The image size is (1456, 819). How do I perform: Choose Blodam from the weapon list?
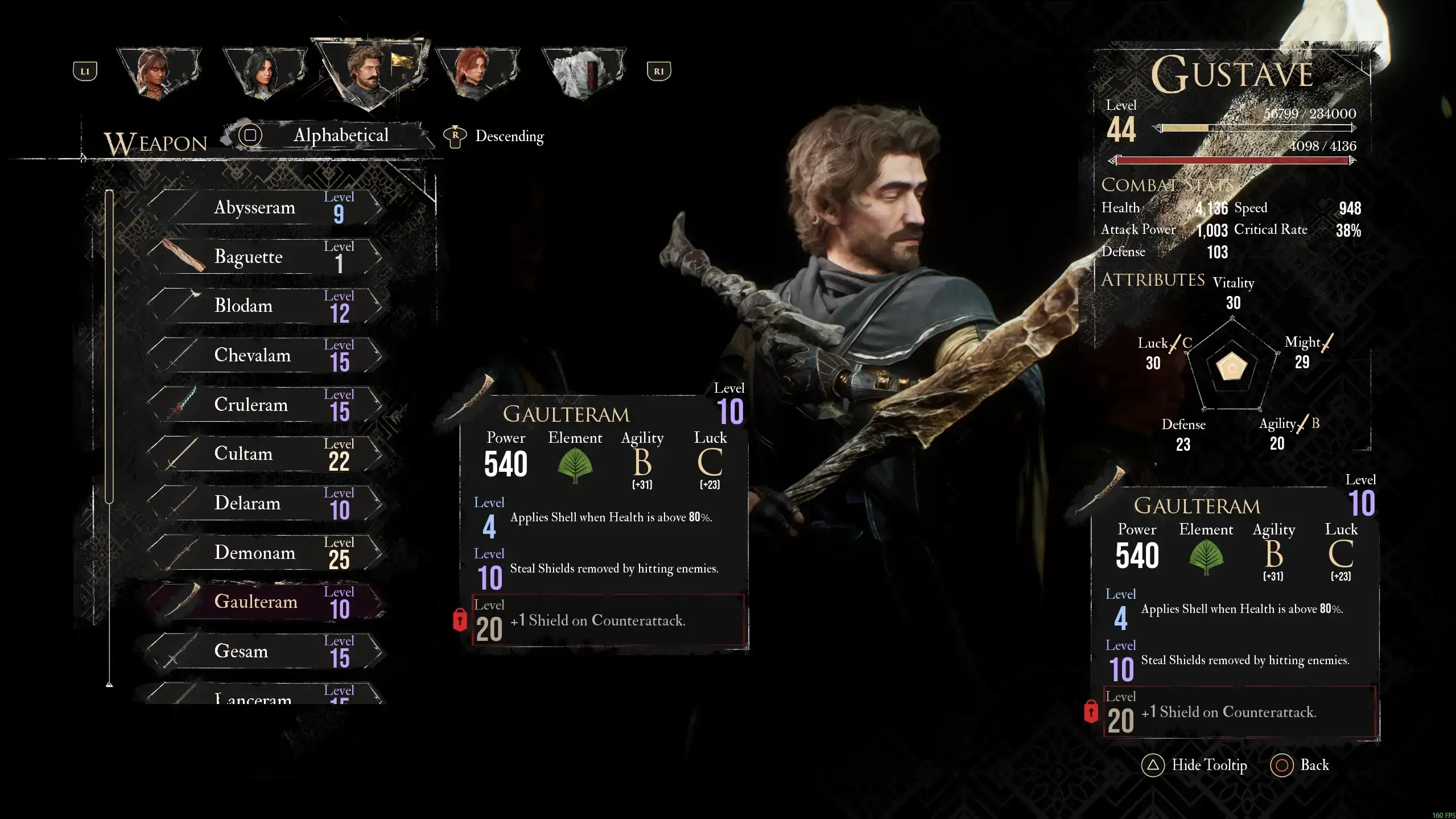(x=265, y=306)
